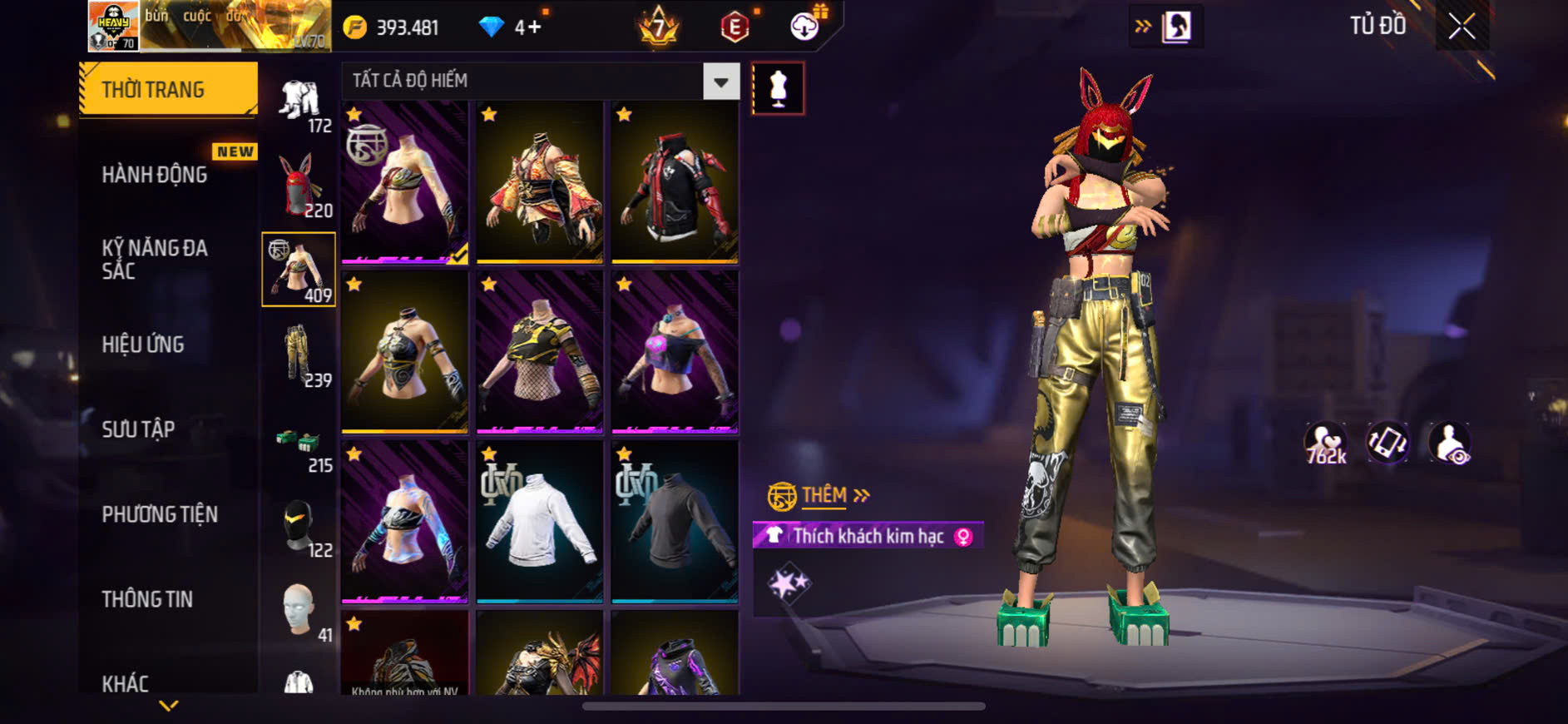The image size is (1568, 724).
Task: Tap the 762k likes heart icon
Action: tap(1325, 444)
